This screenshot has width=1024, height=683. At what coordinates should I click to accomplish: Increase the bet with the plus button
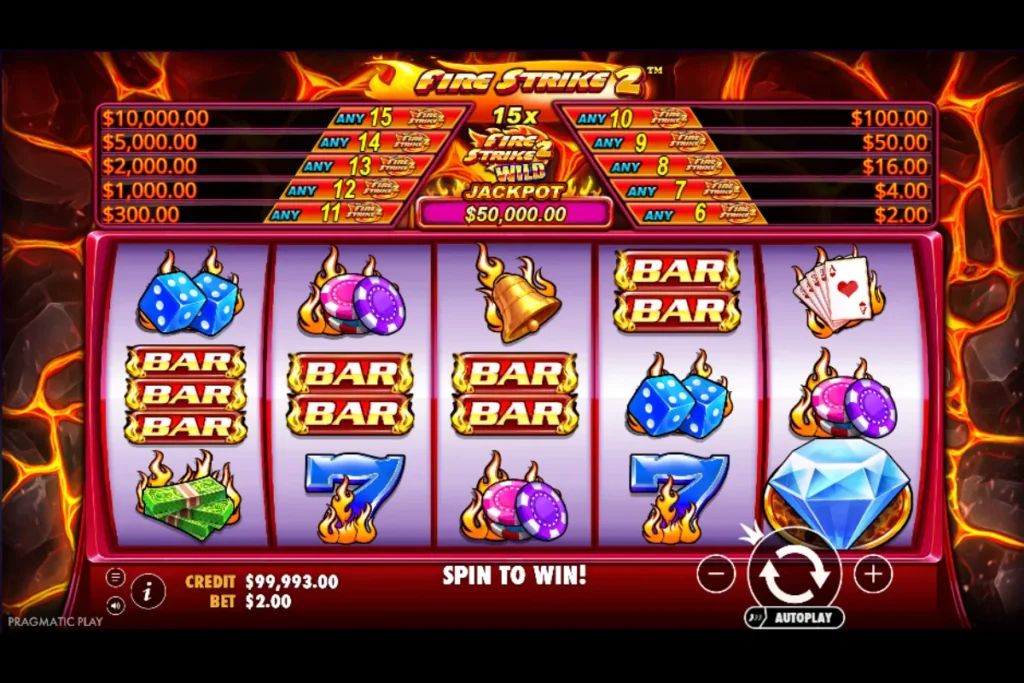[x=873, y=574]
